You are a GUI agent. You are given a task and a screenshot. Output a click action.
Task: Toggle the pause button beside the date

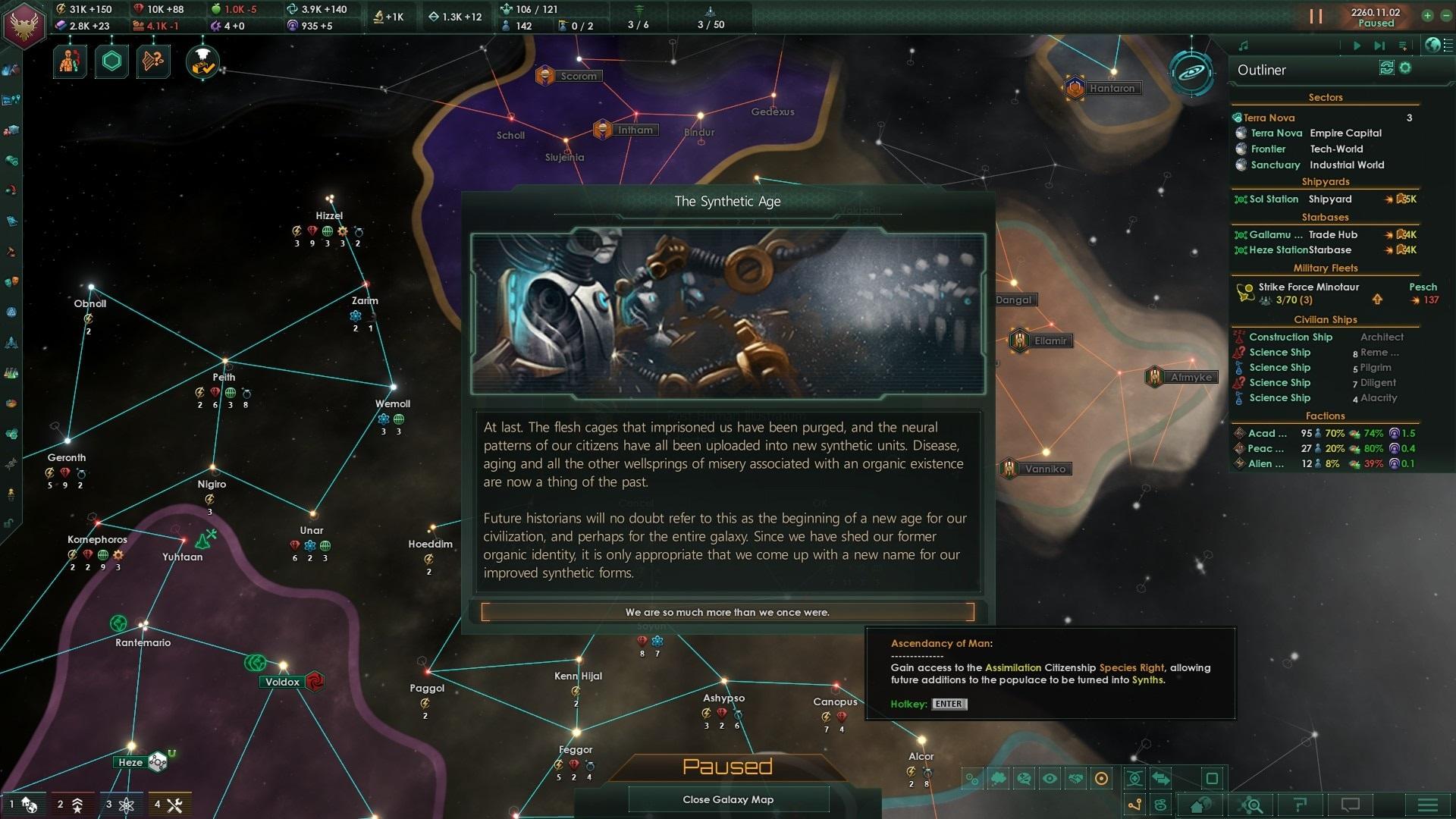[x=1316, y=17]
